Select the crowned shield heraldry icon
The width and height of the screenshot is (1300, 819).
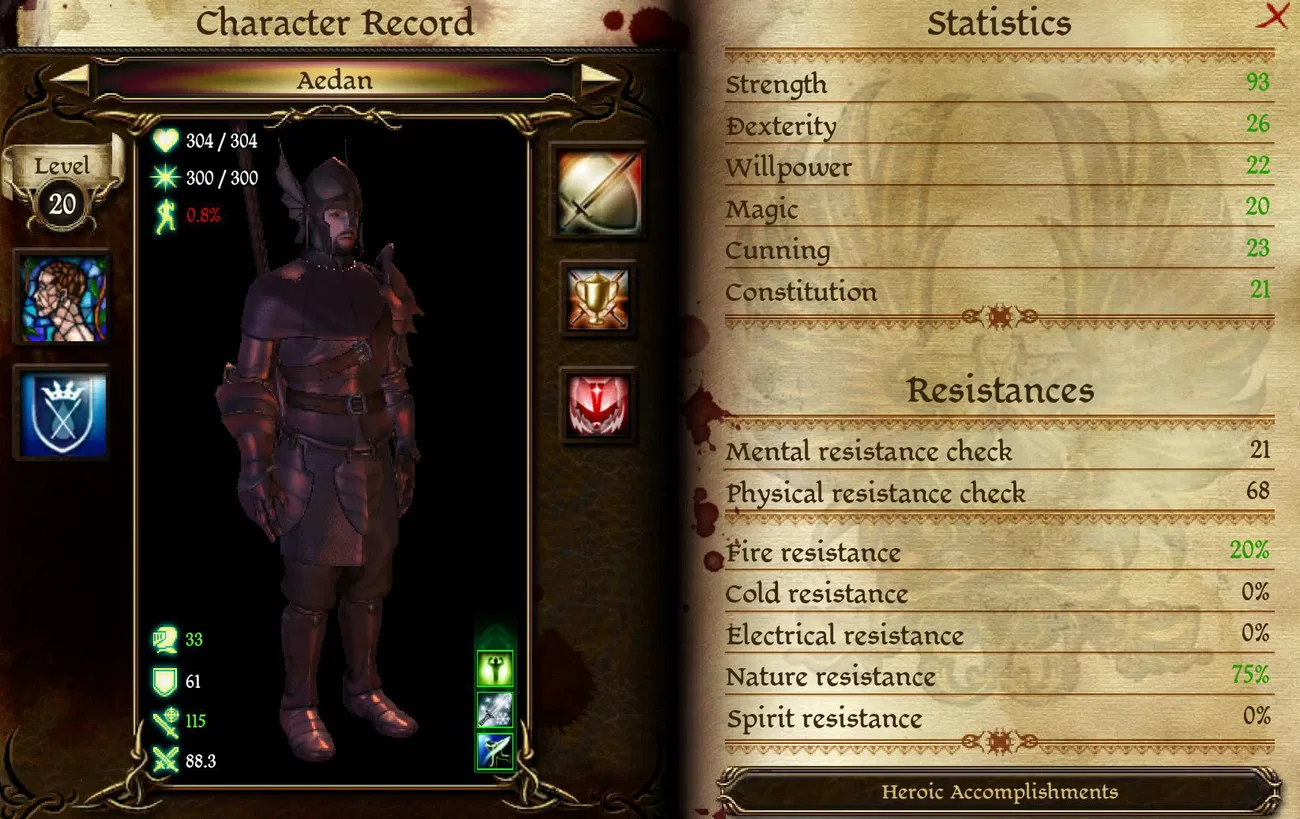63,413
